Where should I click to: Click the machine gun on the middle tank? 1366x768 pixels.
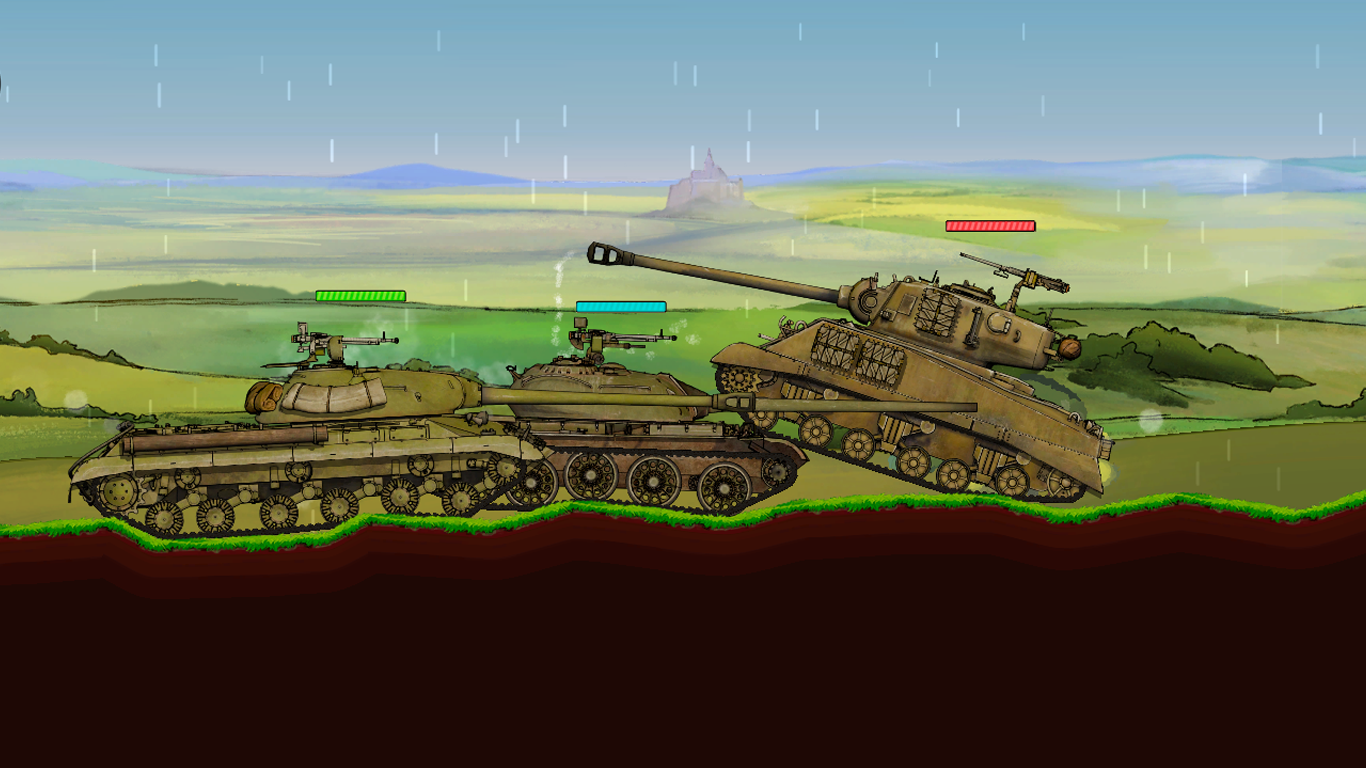click(600, 335)
